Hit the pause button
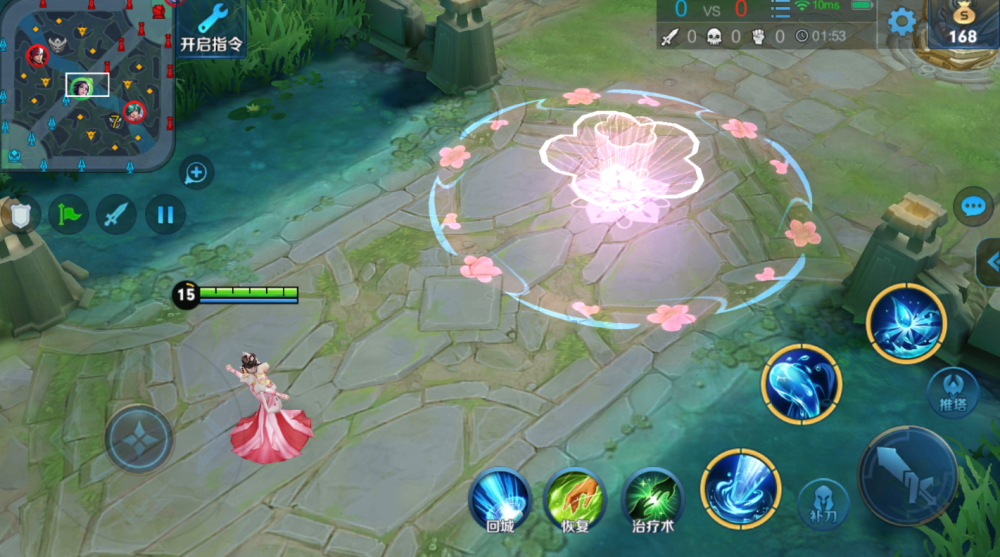 (x=165, y=213)
